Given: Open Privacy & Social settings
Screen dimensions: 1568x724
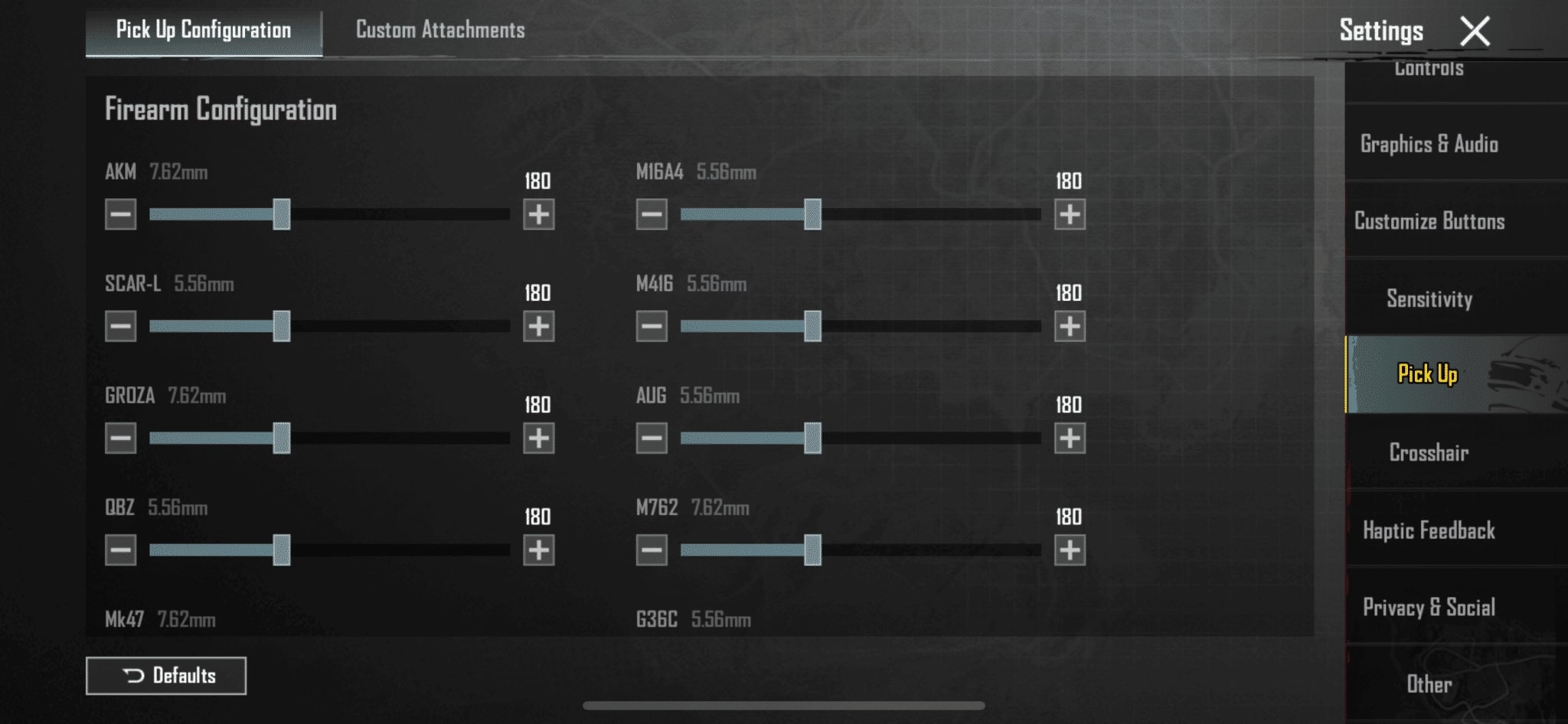Looking at the screenshot, I should point(1429,607).
